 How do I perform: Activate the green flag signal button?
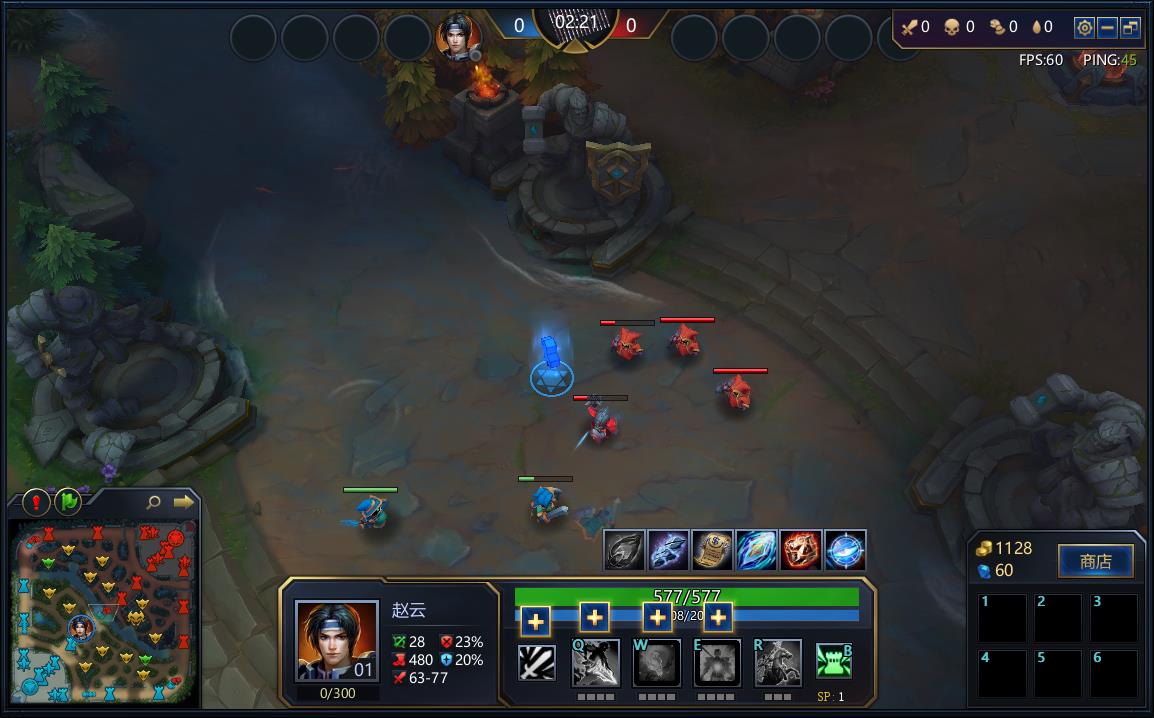click(x=66, y=501)
